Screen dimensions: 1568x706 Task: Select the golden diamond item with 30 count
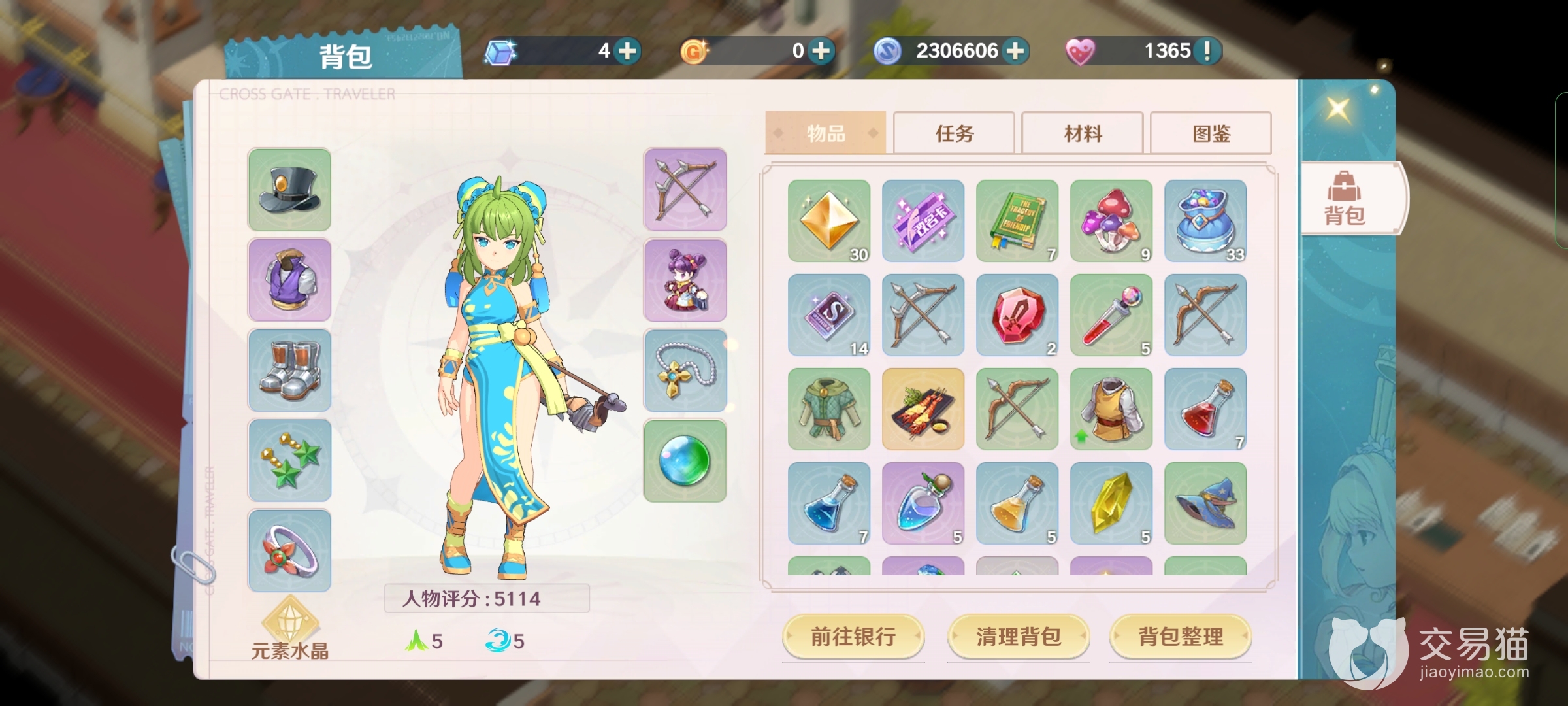[828, 221]
